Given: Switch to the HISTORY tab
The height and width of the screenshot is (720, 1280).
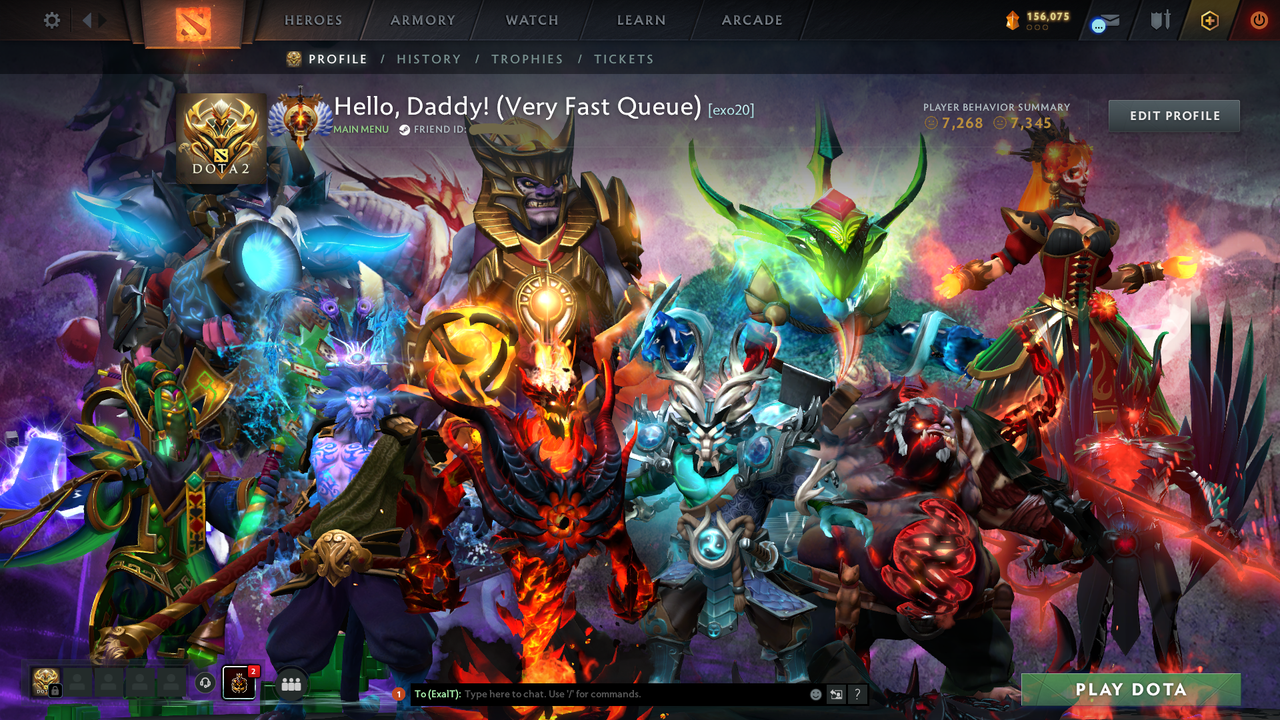Looking at the screenshot, I should [429, 59].
